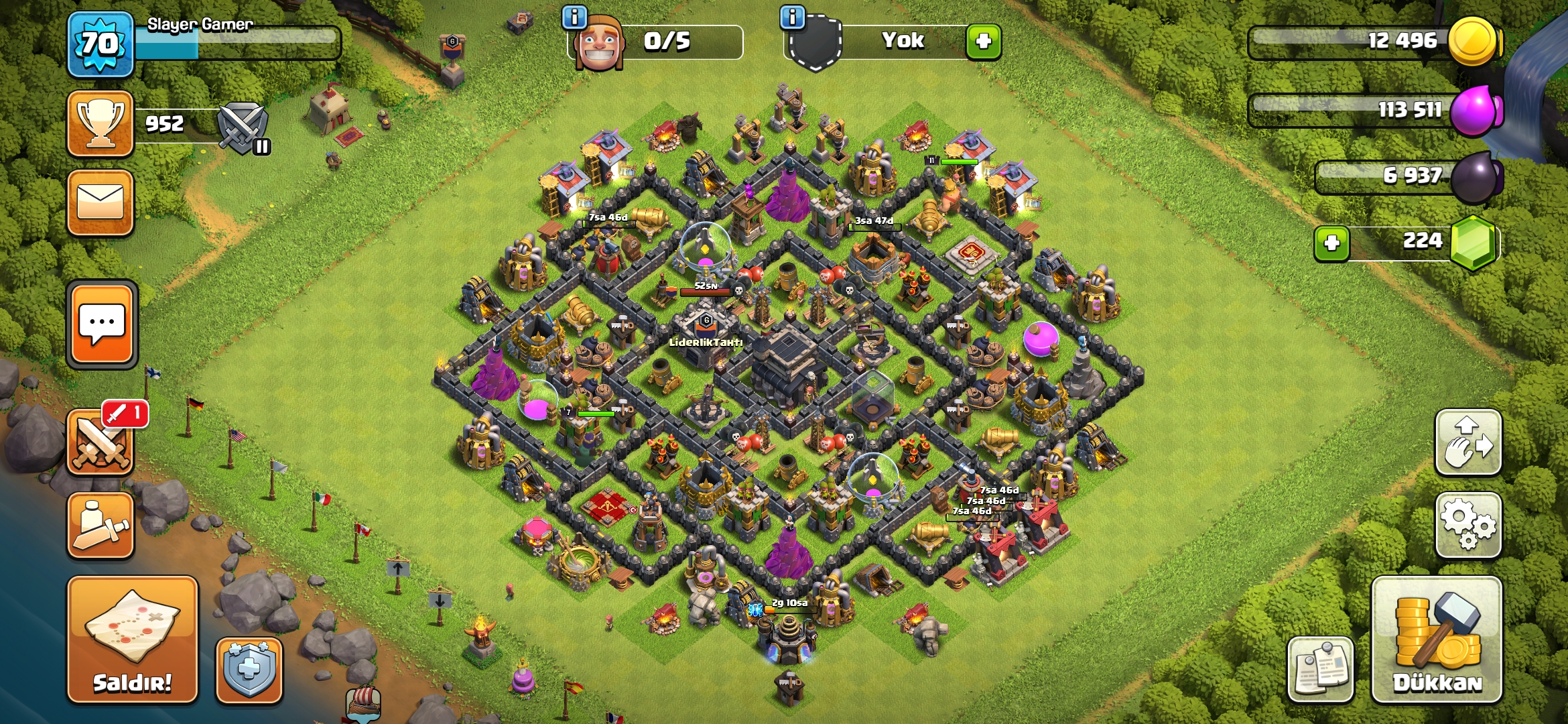View the trophy ranking button
Image resolution: width=1568 pixels, height=724 pixels.
click(101, 124)
